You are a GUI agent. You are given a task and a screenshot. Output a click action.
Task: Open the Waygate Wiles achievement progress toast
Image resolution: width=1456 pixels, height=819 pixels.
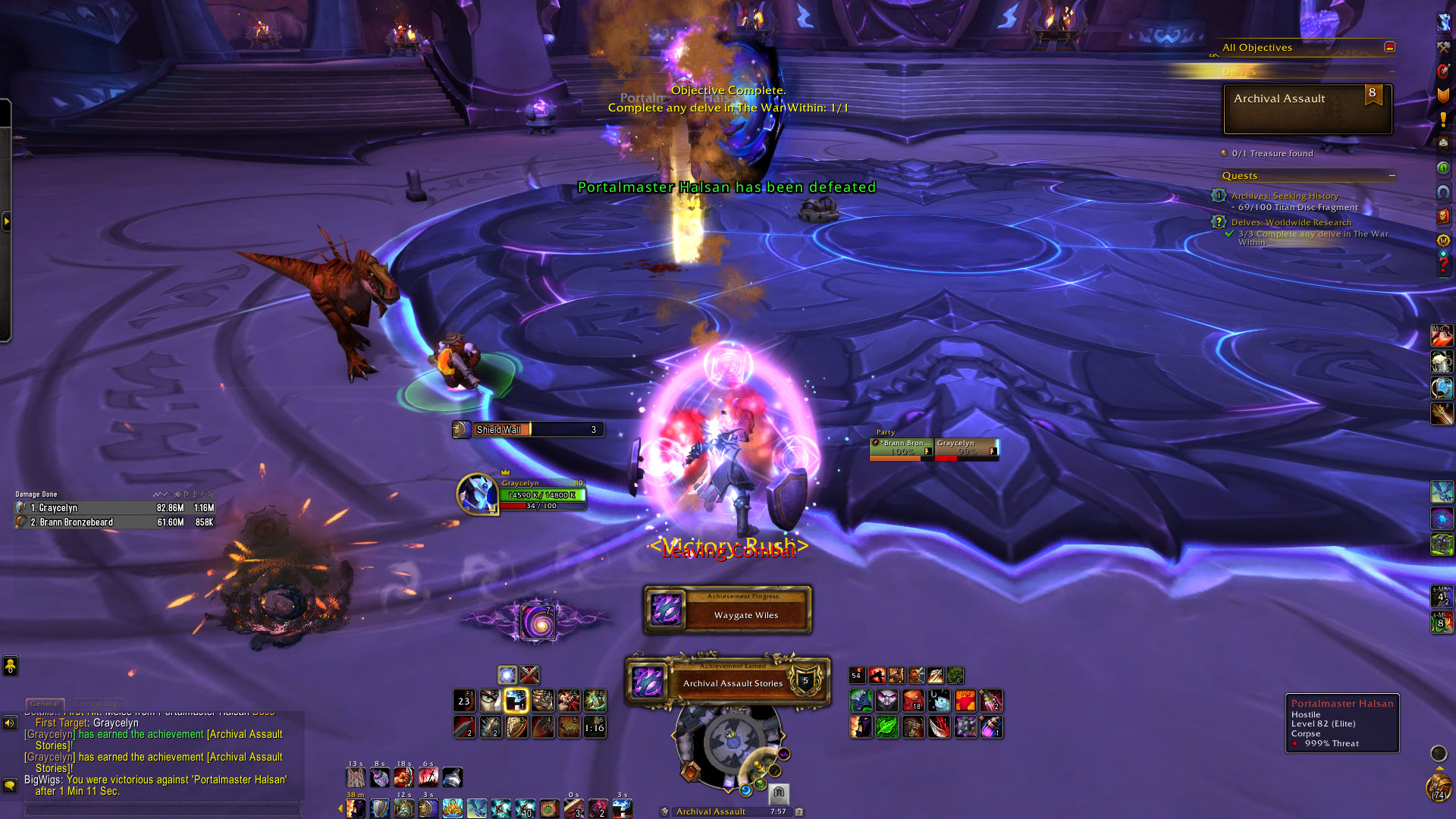tap(728, 610)
